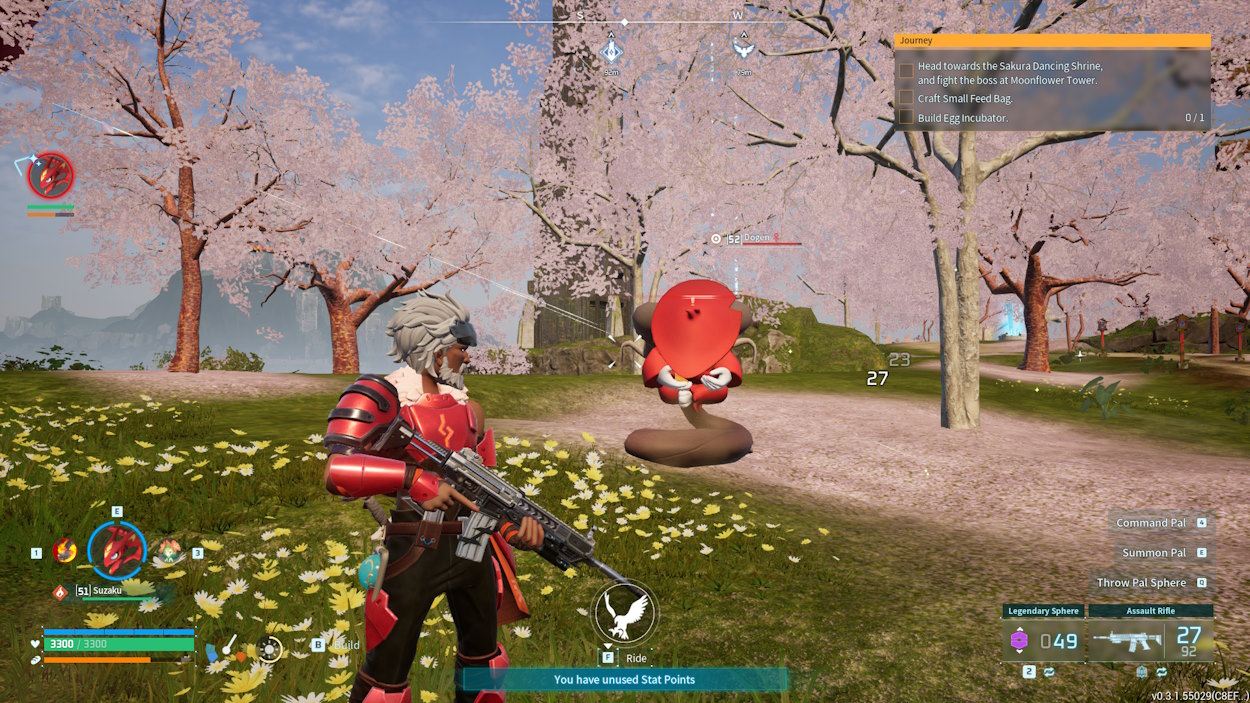Select the Craft Small Feed Bag objective
The width and height of the screenshot is (1250, 703).
tap(965, 98)
